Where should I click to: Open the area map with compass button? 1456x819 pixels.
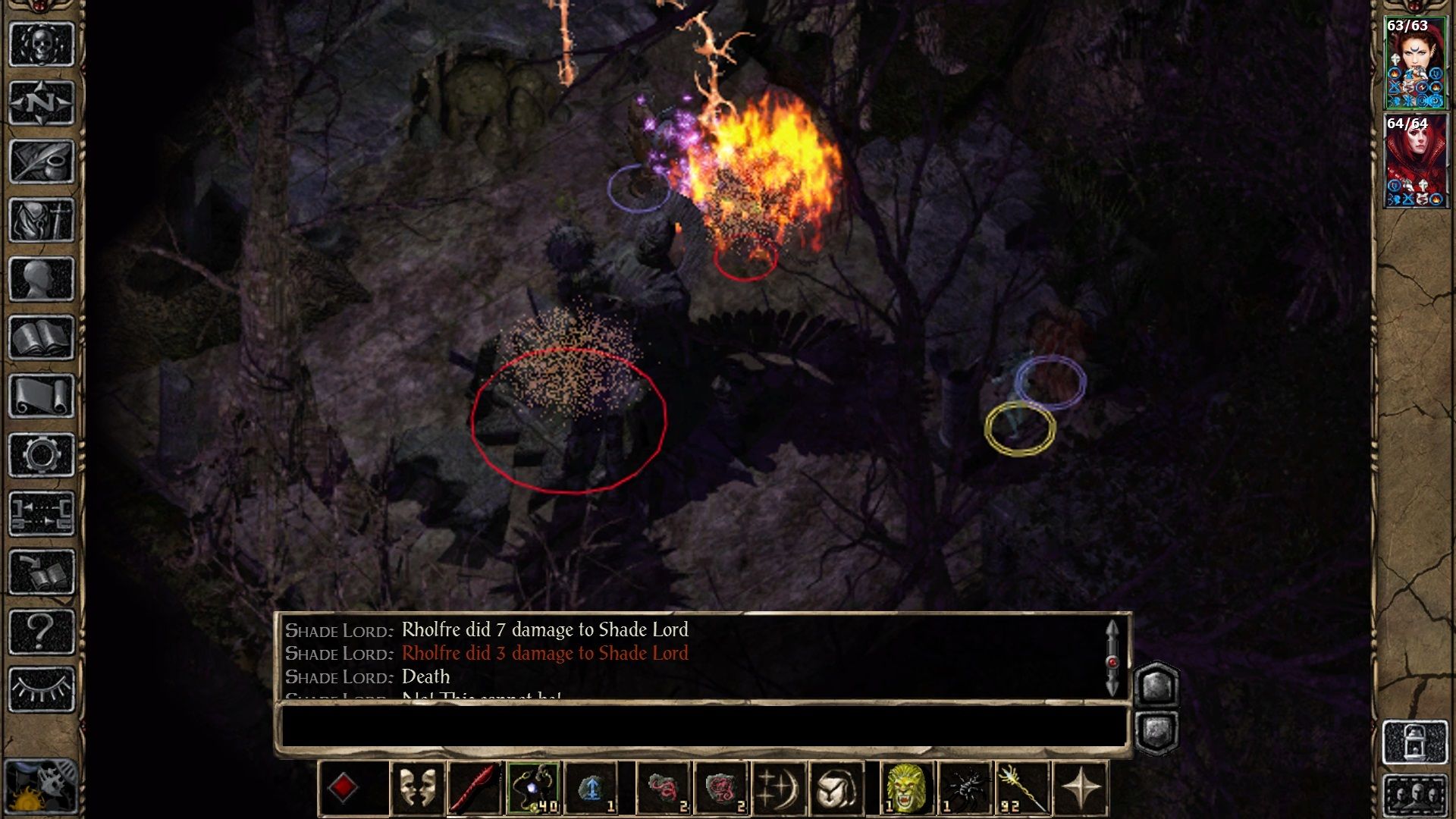[41, 102]
